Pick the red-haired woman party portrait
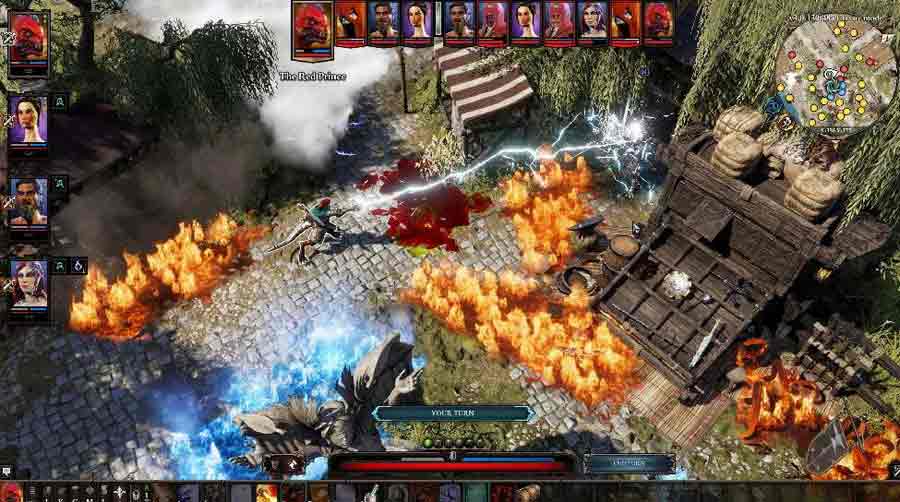This screenshot has width=900, height=502. point(29,283)
